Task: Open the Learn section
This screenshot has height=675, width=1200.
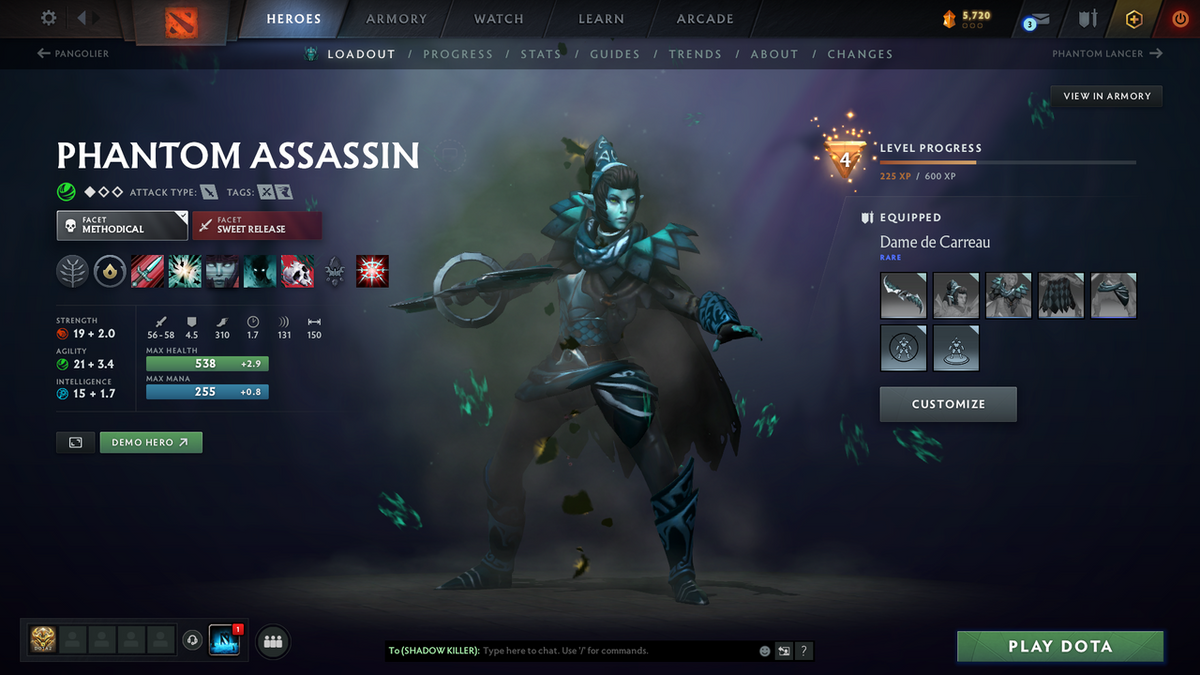Action: [x=601, y=19]
